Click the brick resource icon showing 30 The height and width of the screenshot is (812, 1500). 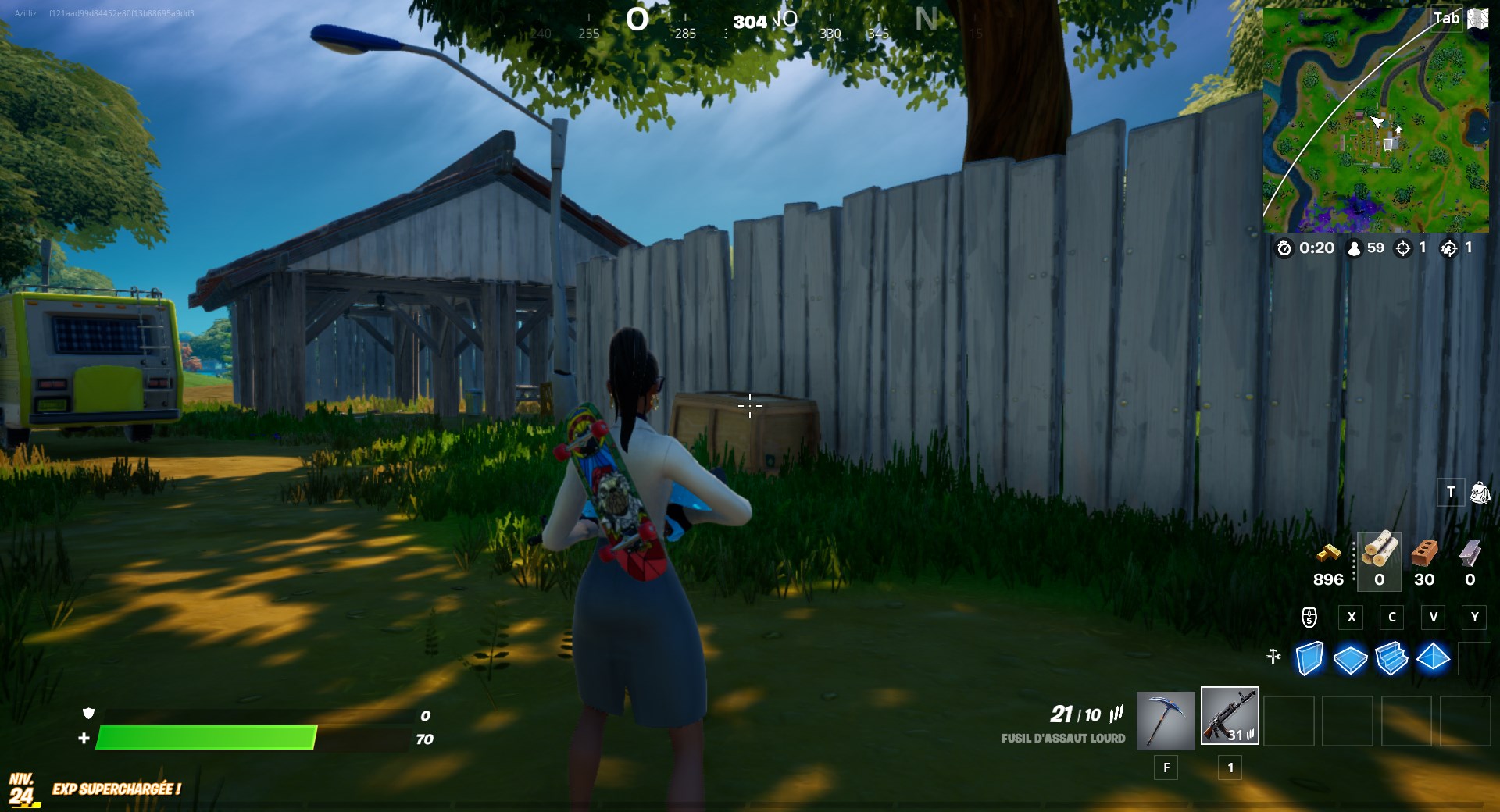point(1424,553)
